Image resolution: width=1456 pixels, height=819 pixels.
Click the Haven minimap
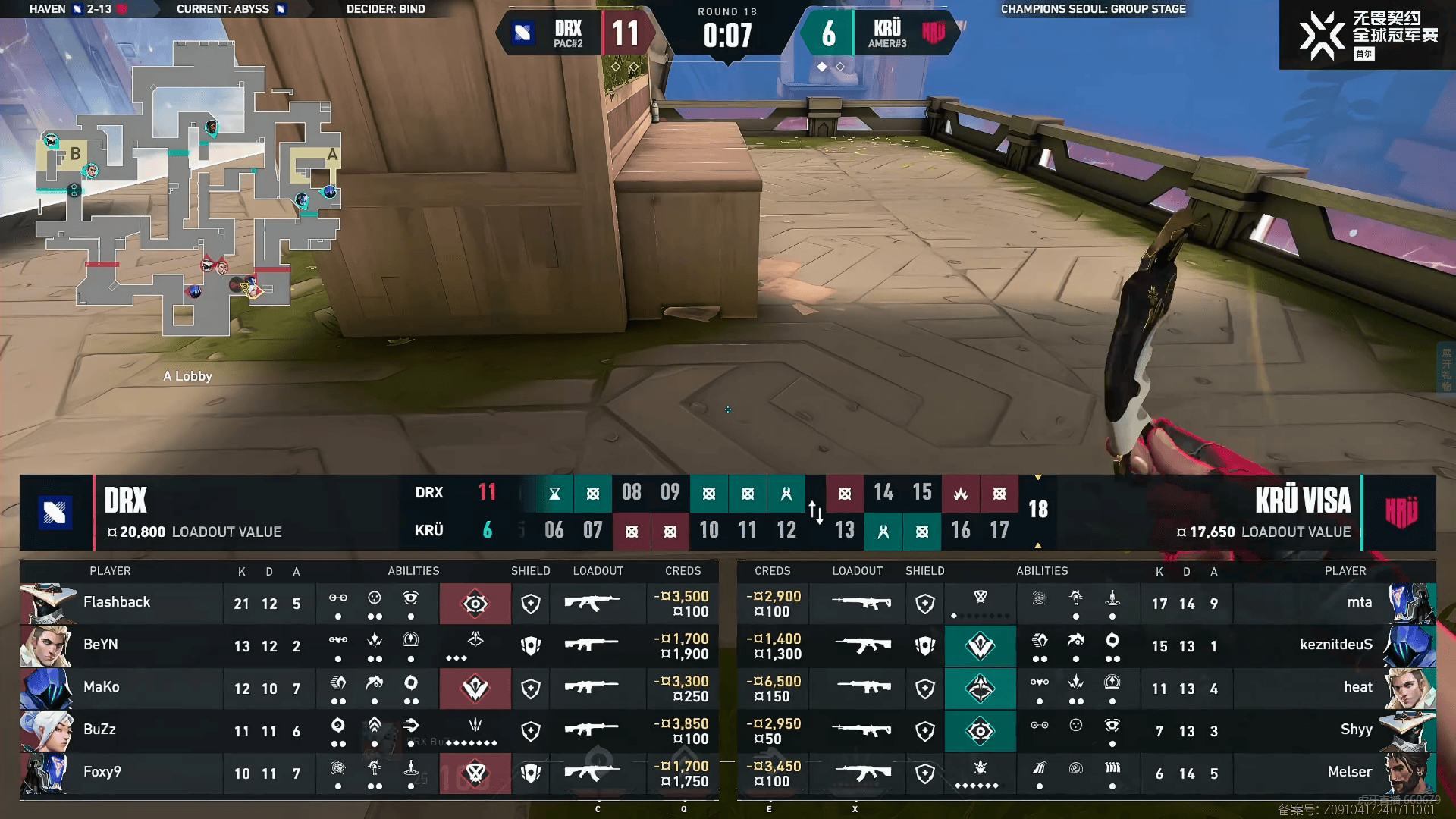188,190
